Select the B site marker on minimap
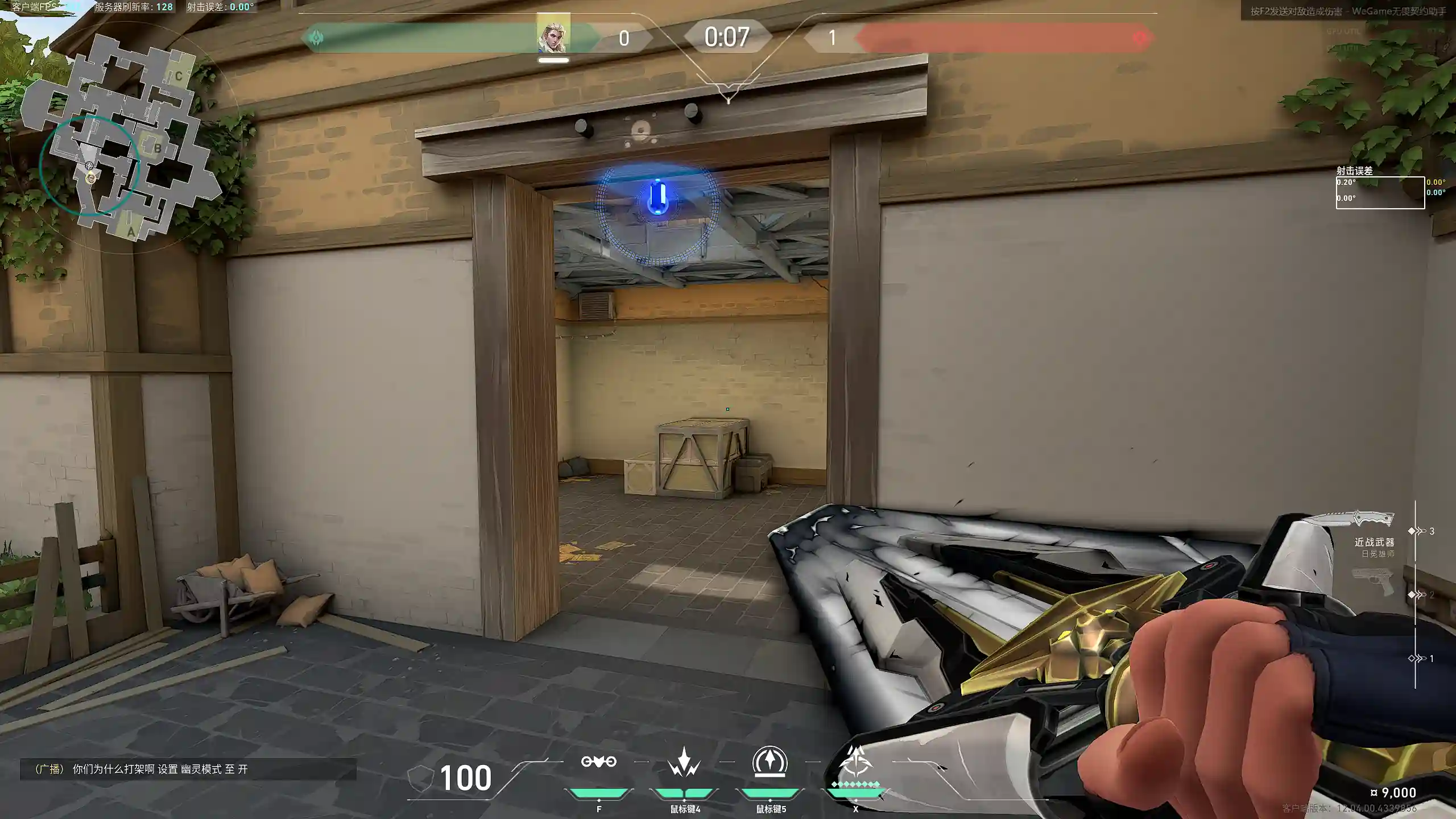Image resolution: width=1456 pixels, height=819 pixels. (x=157, y=149)
